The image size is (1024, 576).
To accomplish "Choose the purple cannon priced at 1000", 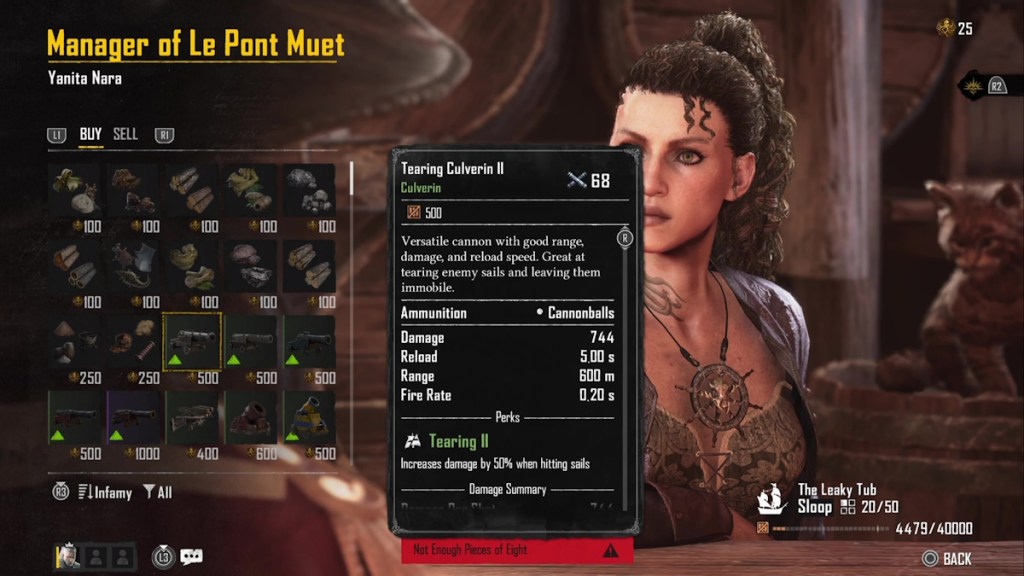I will pyautogui.click(x=134, y=419).
